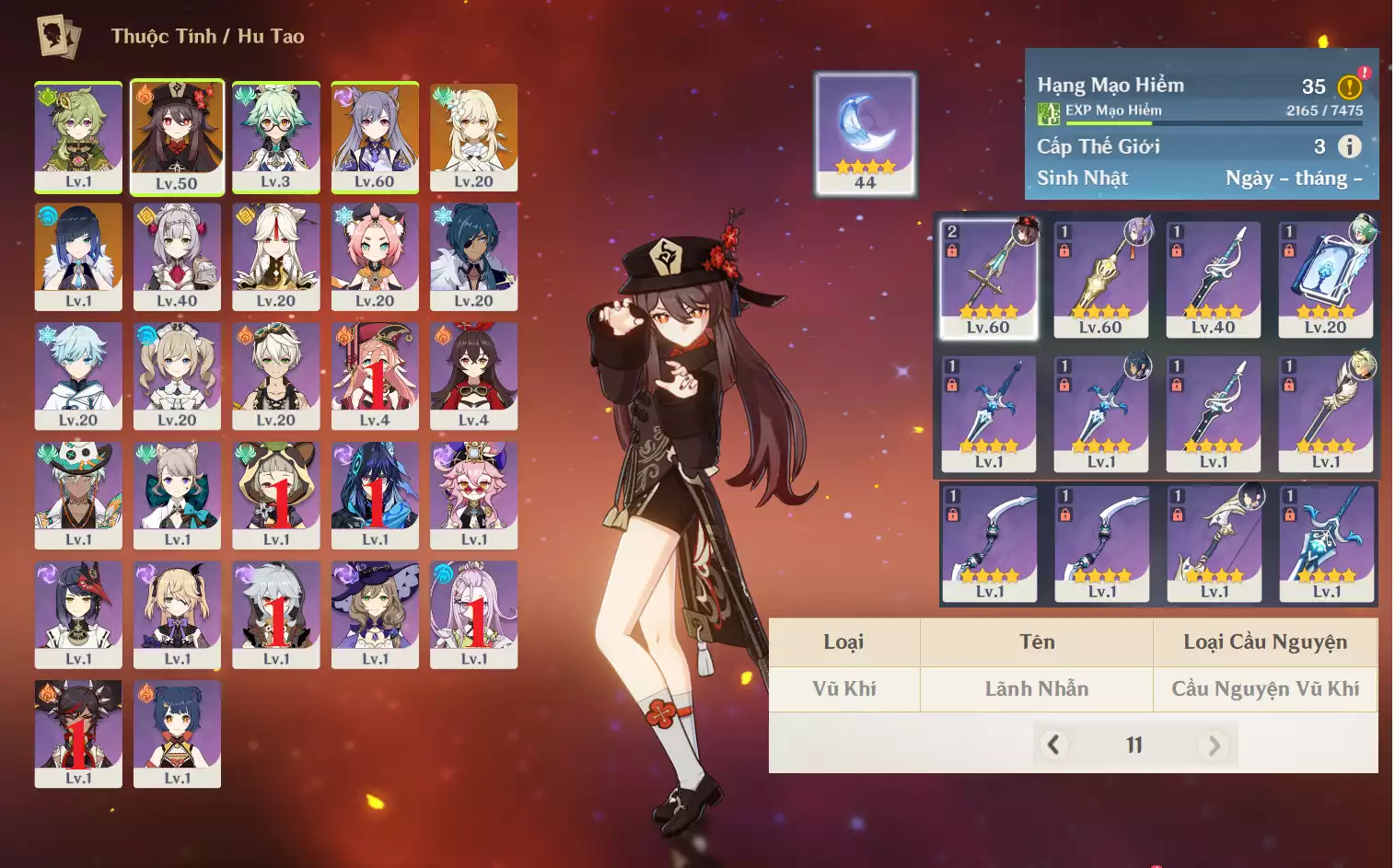Select the Noelle Lv.40 portrait

177,257
